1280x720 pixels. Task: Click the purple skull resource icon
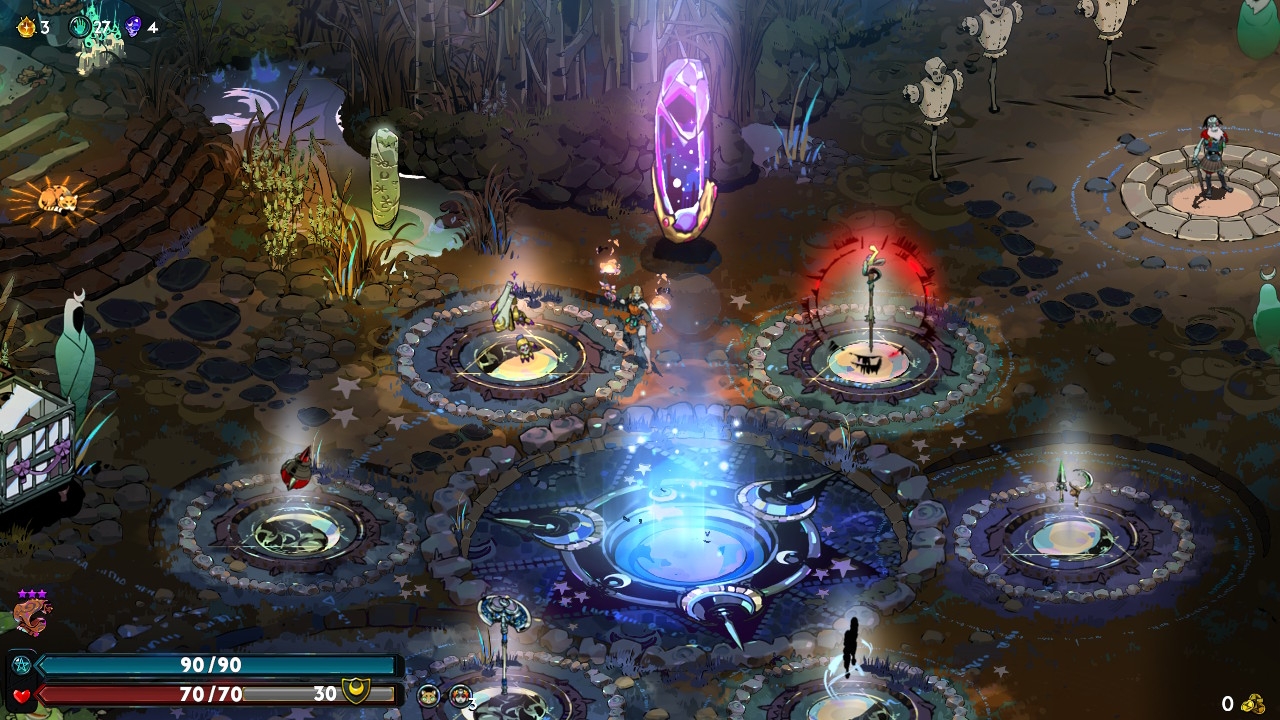click(x=133, y=27)
